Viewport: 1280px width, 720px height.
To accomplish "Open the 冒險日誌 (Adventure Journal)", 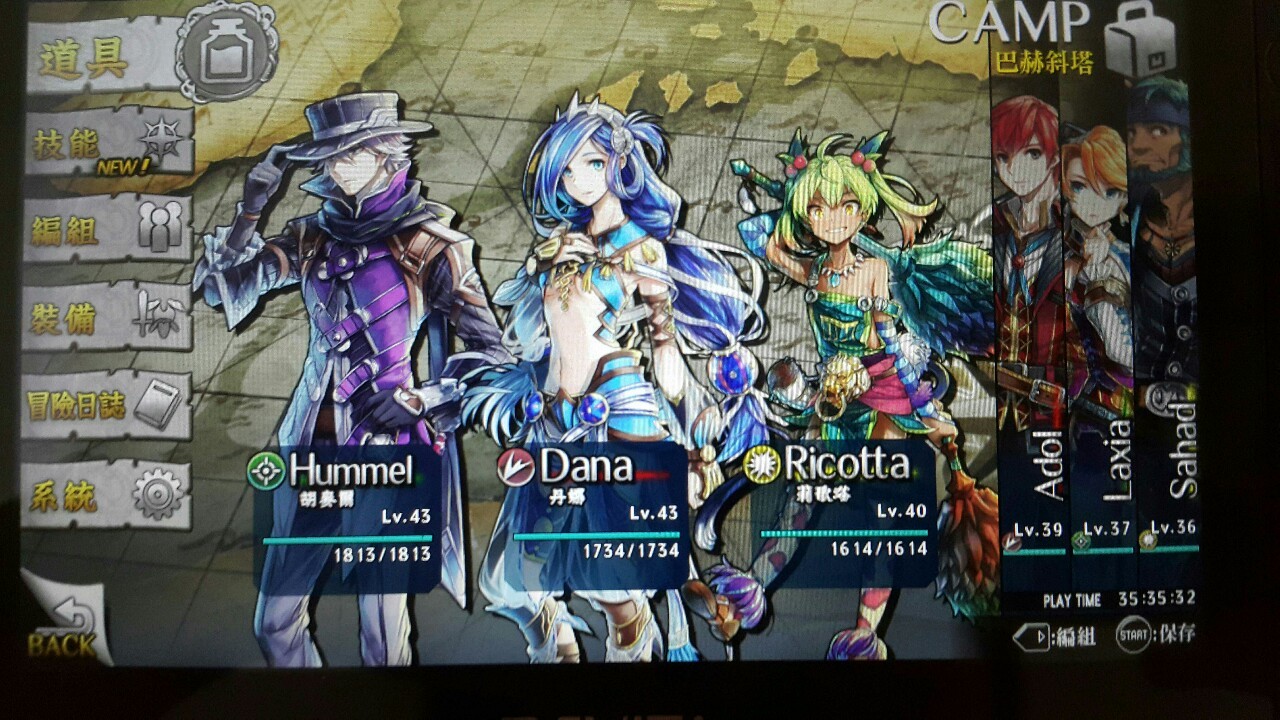I will (106, 404).
